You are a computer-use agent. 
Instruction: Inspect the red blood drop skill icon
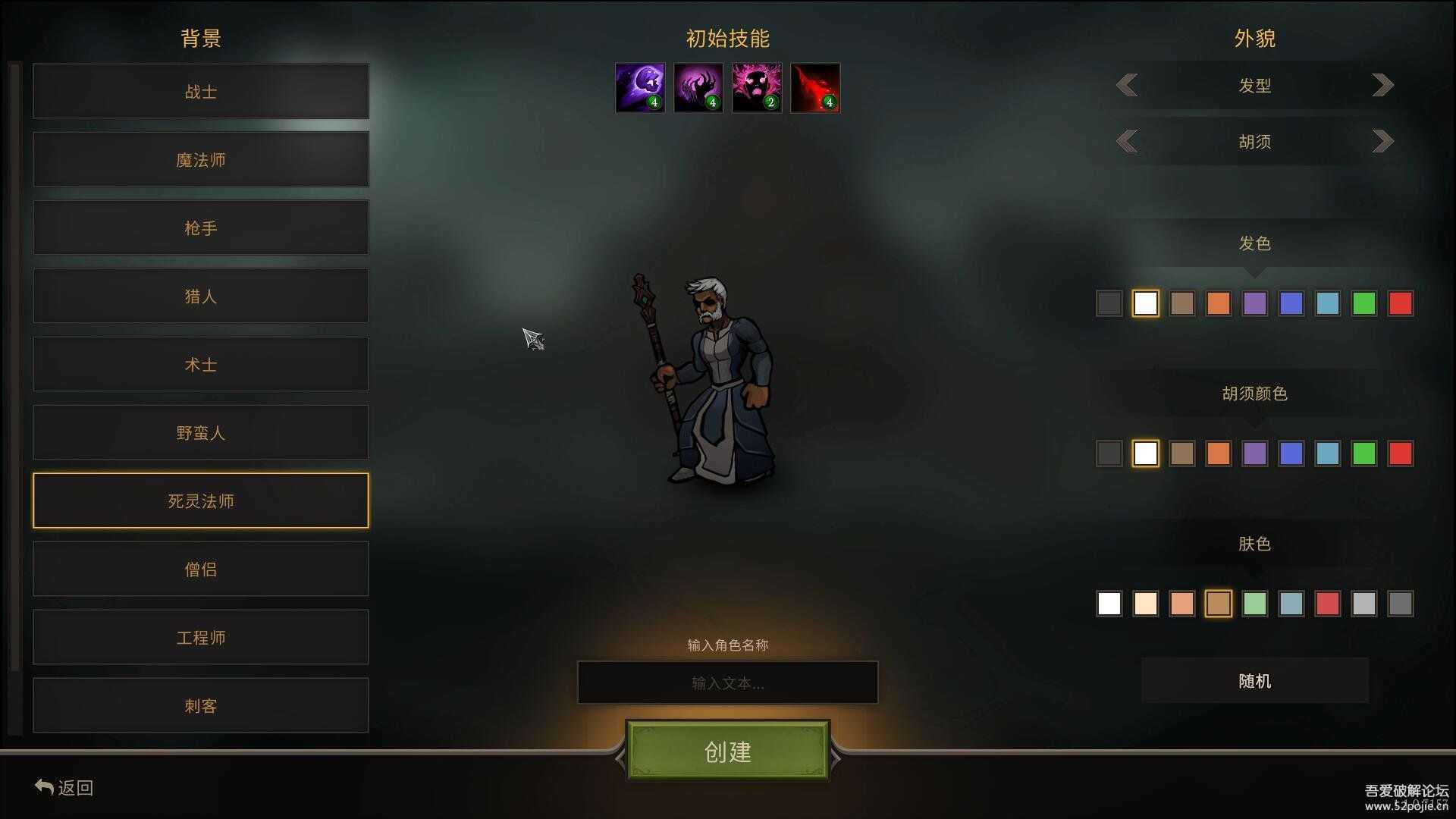point(815,88)
